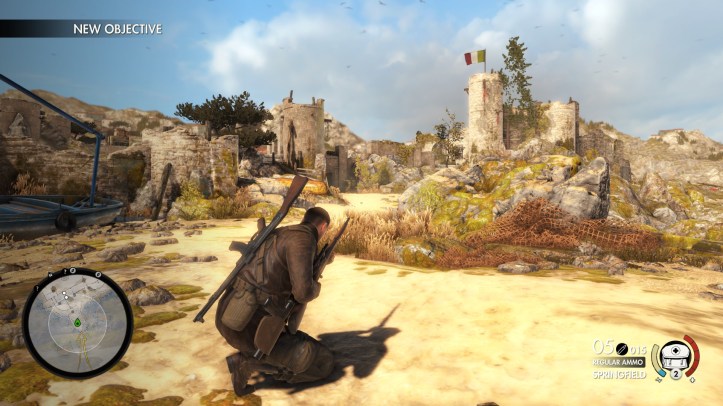
Task: Click the circular minimap
Action: [x=76, y=322]
